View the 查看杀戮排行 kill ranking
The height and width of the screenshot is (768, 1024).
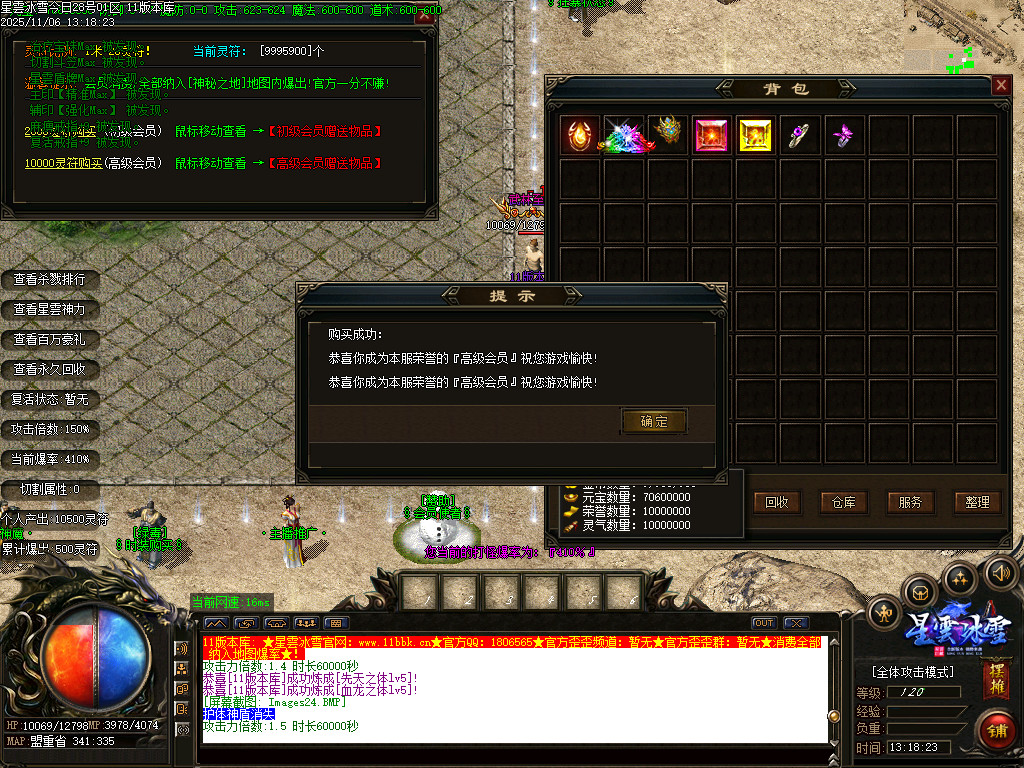point(49,280)
